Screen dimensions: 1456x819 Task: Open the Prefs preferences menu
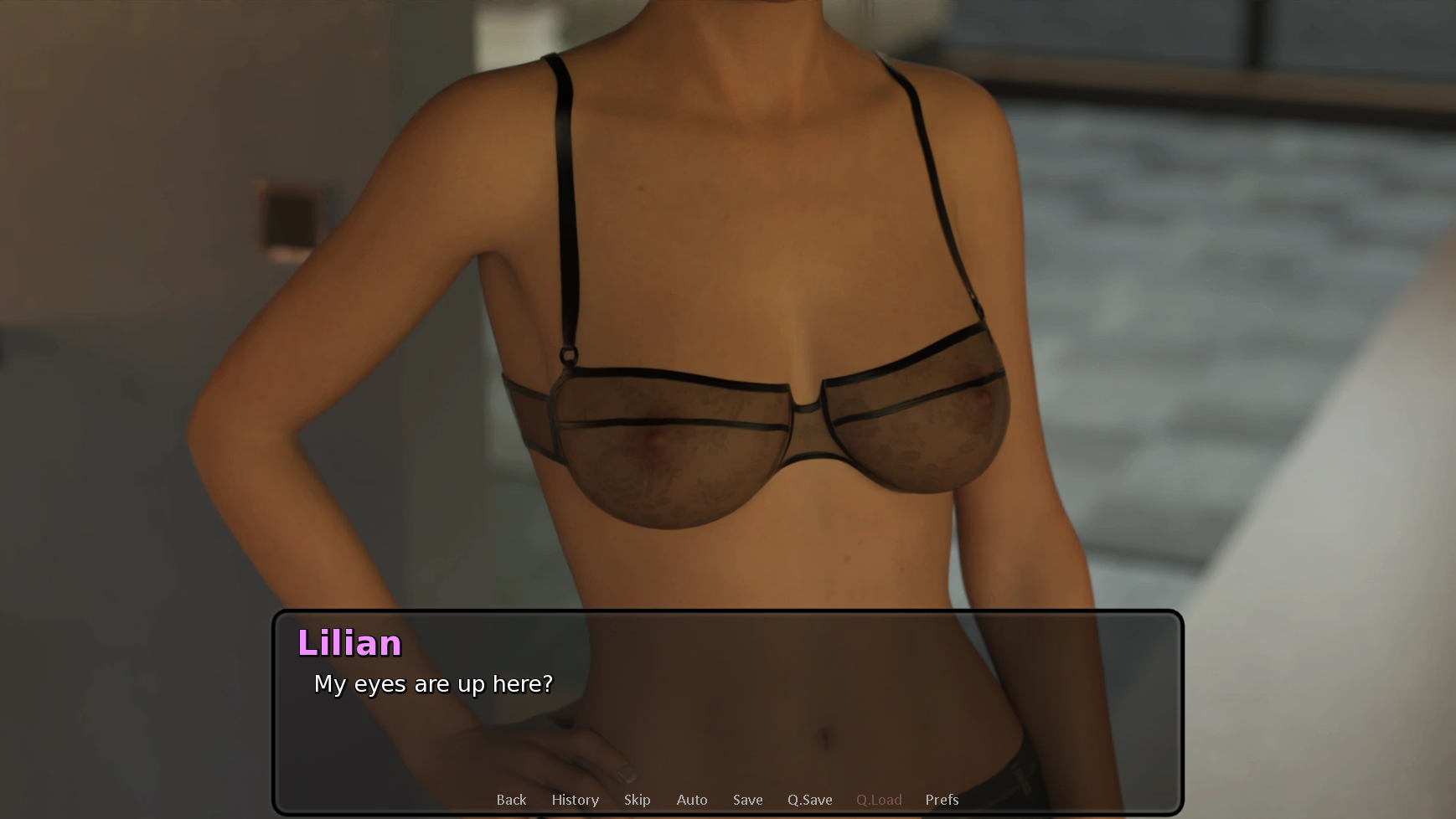tap(942, 800)
